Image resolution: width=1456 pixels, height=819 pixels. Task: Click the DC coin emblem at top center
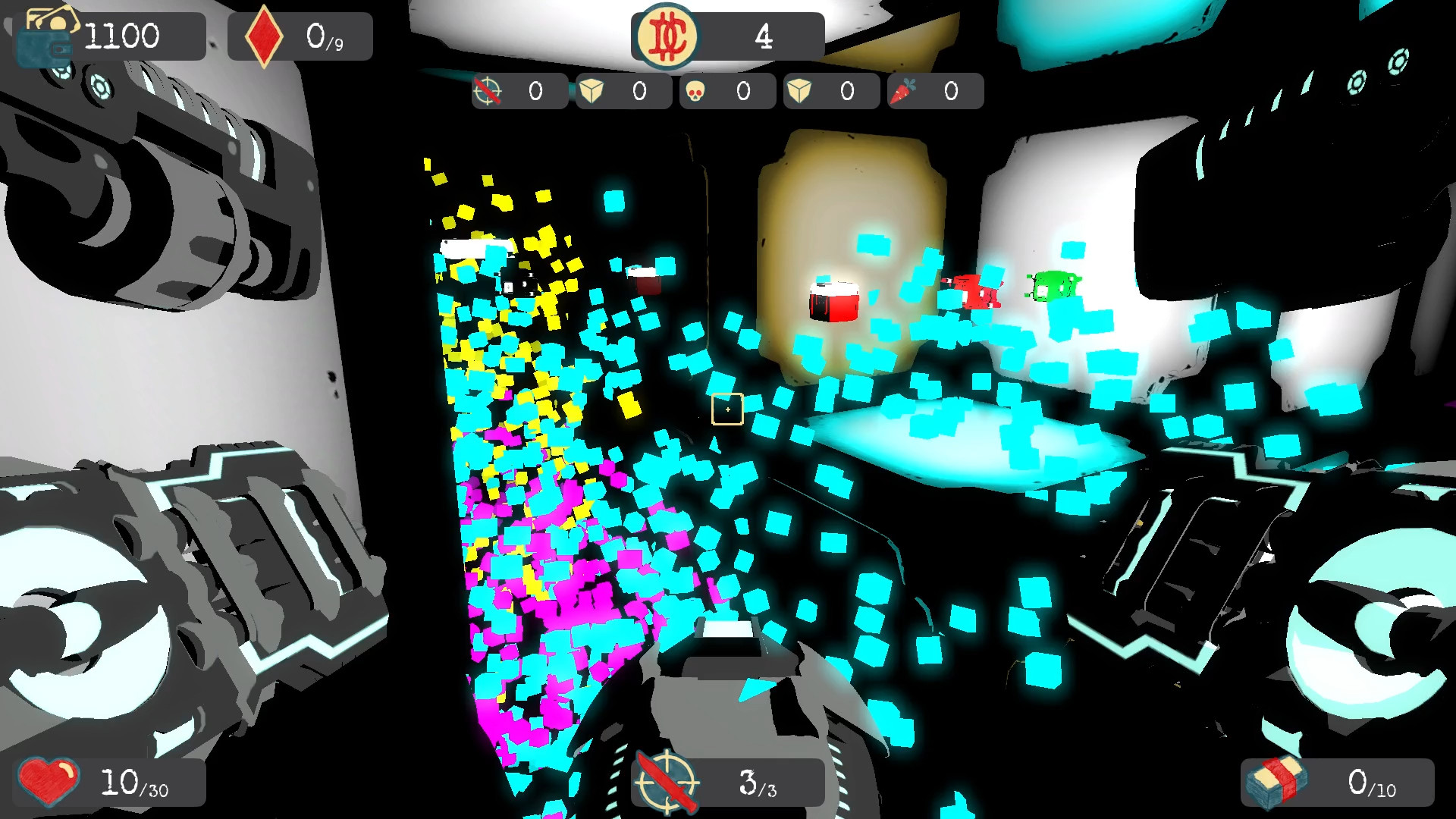pos(666,35)
